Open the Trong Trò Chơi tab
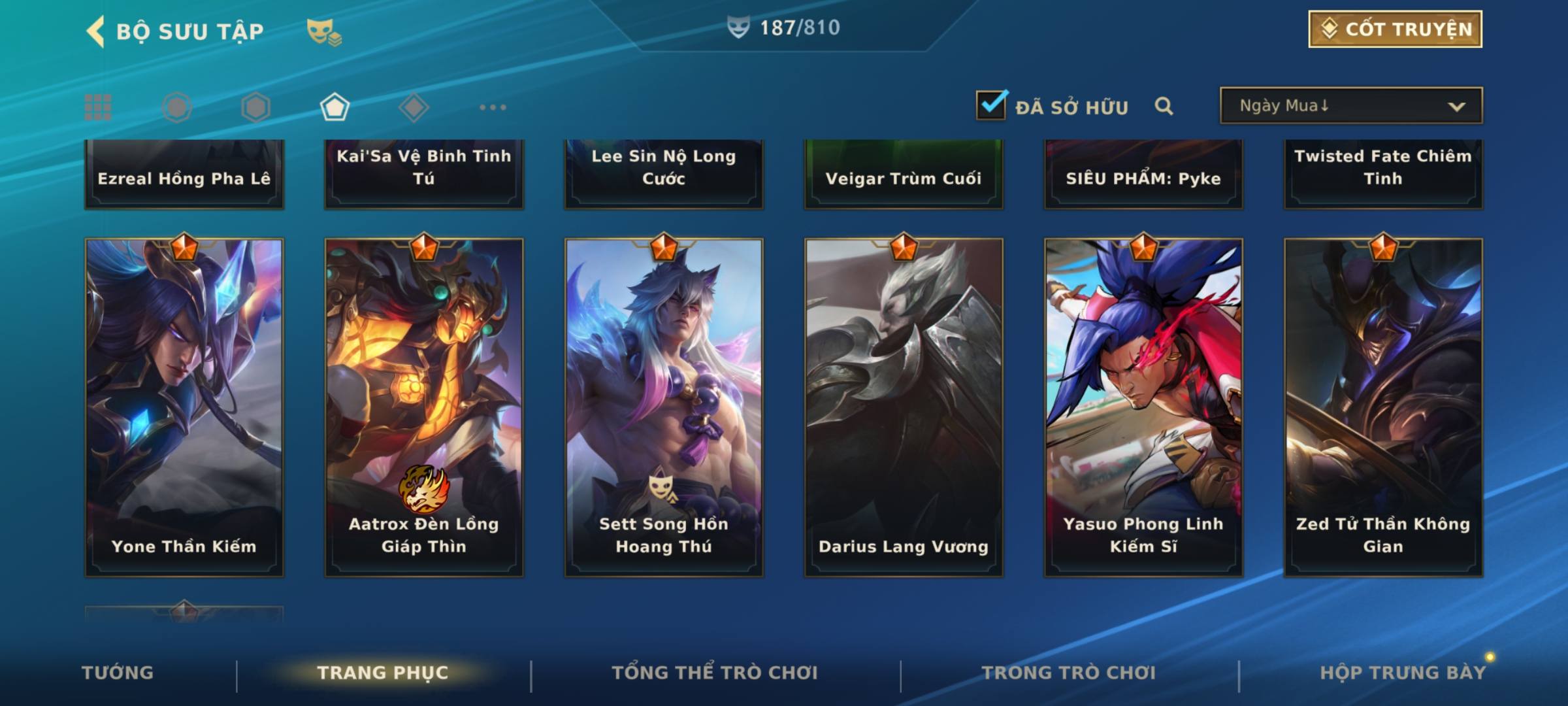This screenshot has width=1568, height=706. (1069, 673)
